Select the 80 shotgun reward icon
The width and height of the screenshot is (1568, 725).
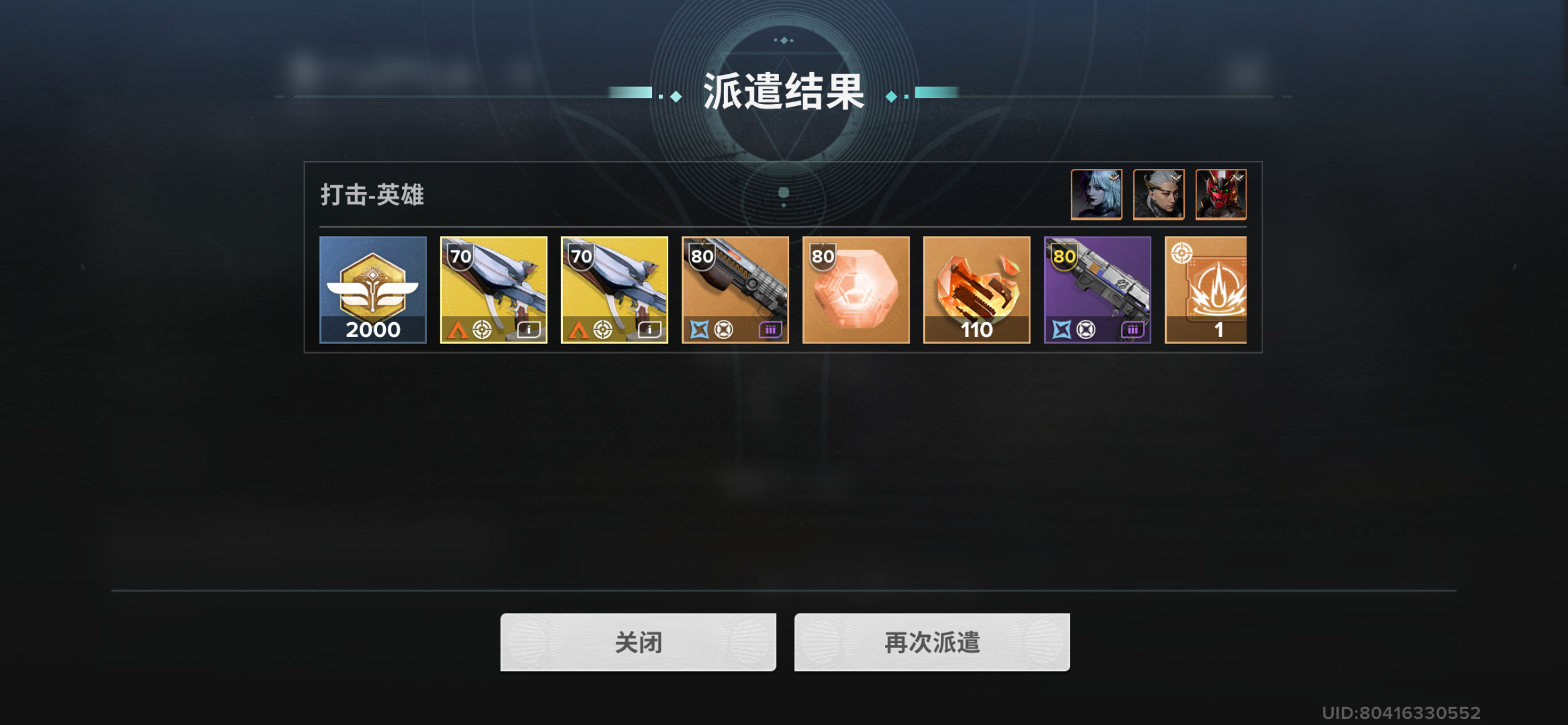tap(734, 289)
